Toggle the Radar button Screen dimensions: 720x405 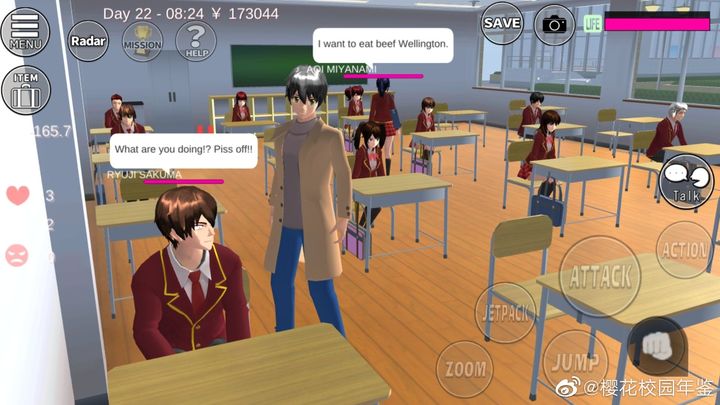coord(88,41)
